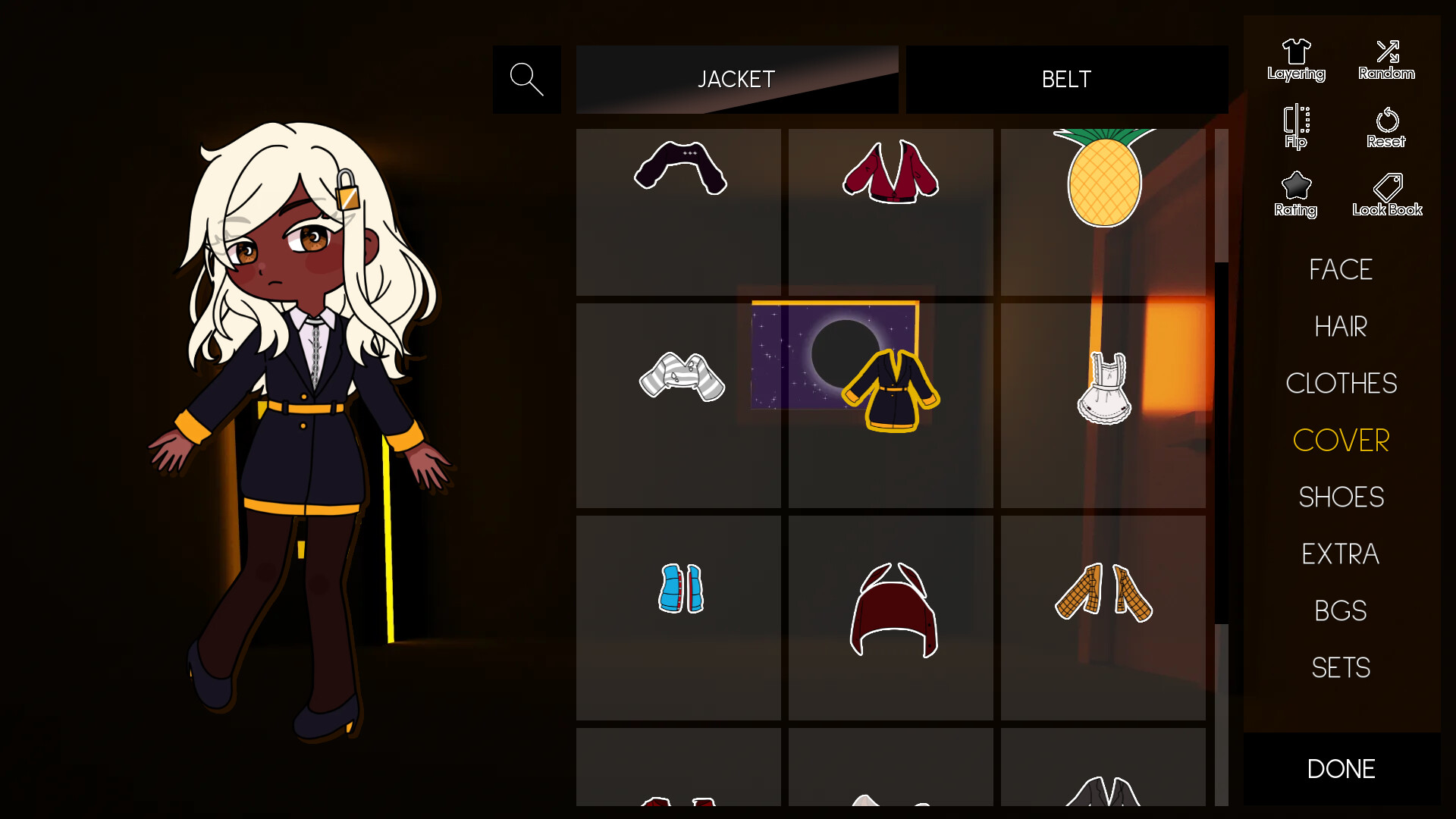Go to the SHOES section
Viewport: 1456px width, 819px height.
pyautogui.click(x=1341, y=497)
